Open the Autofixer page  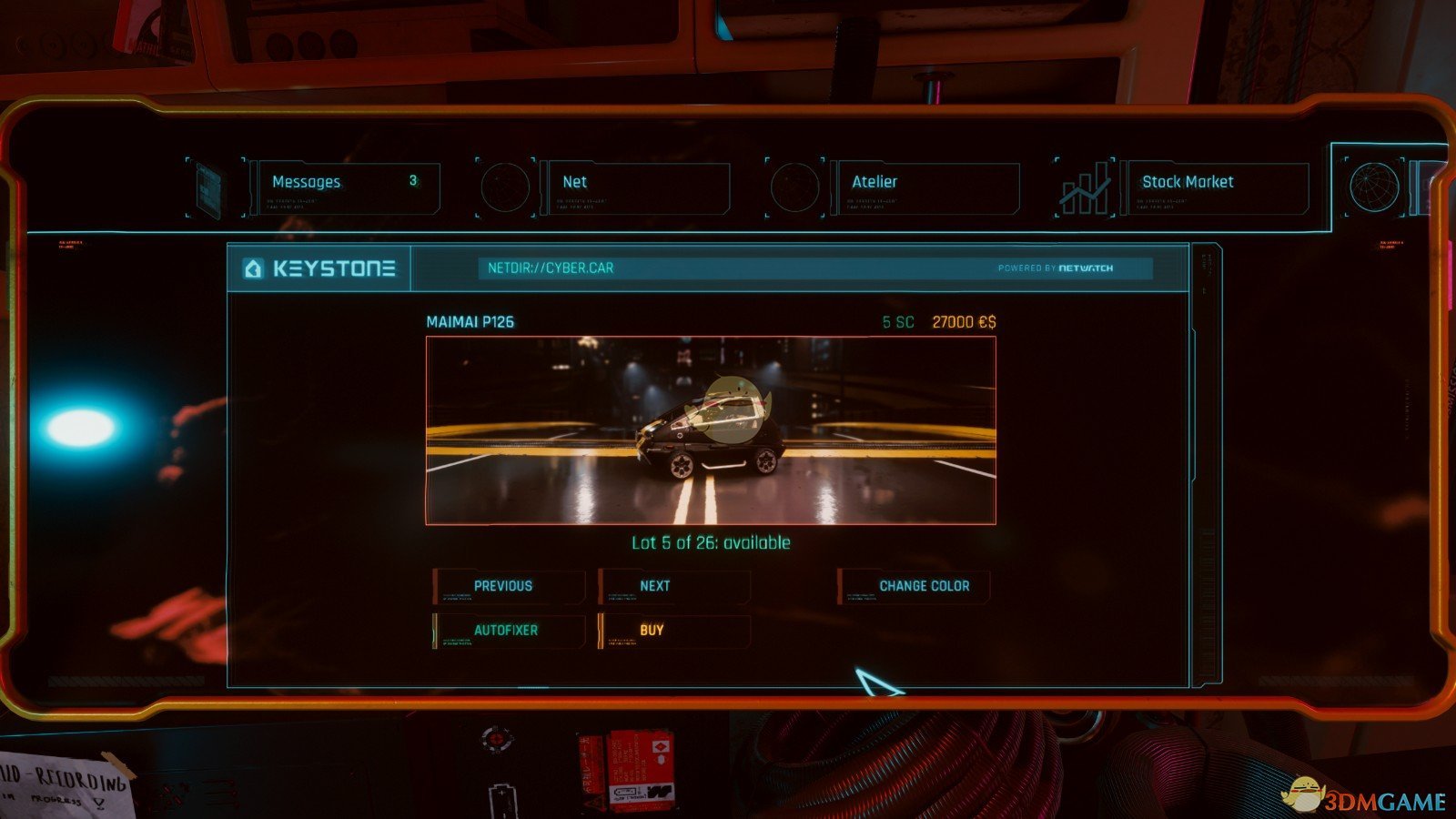[508, 631]
